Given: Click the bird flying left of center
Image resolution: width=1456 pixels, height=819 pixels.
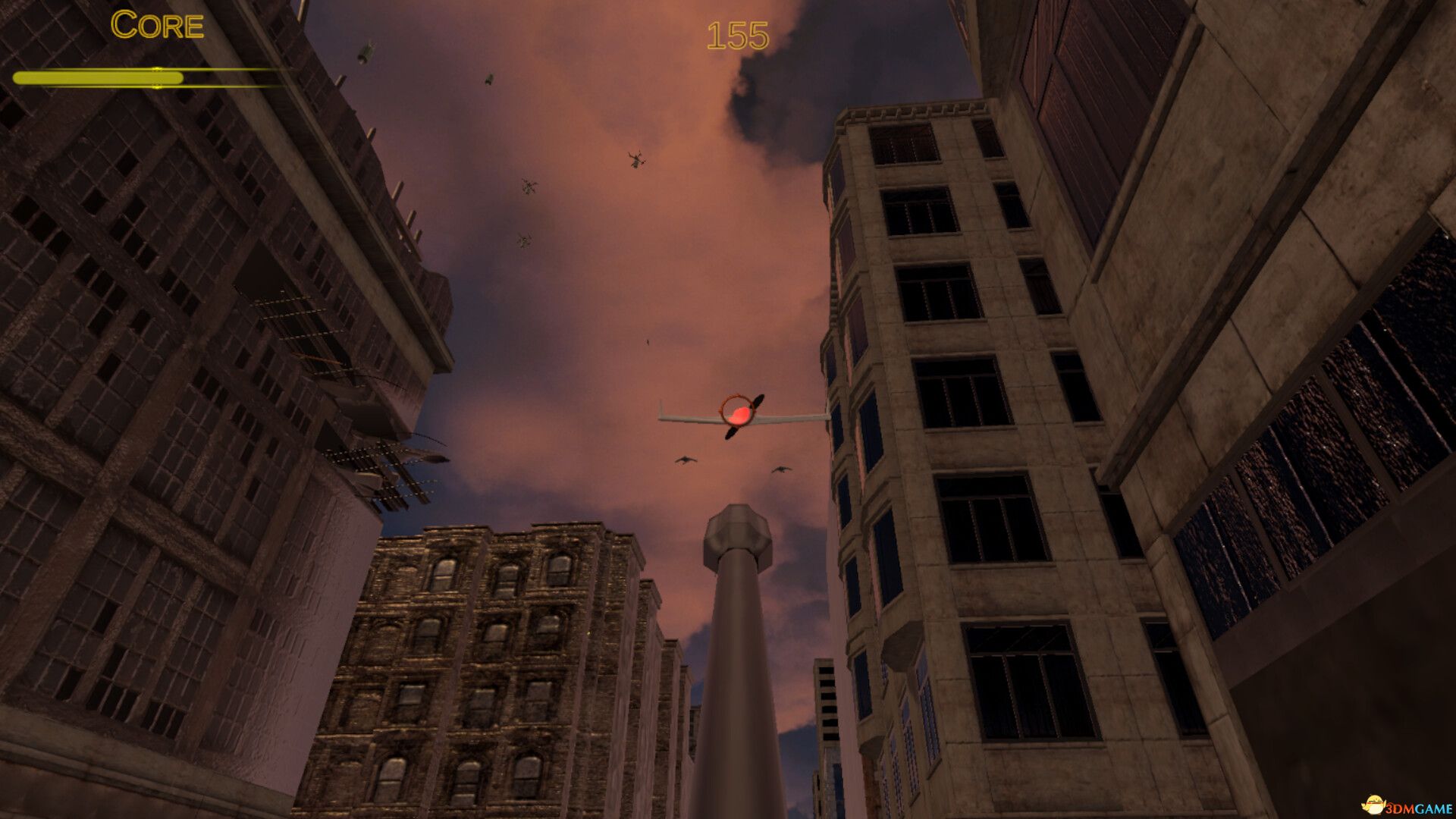Looking at the screenshot, I should (x=685, y=460).
